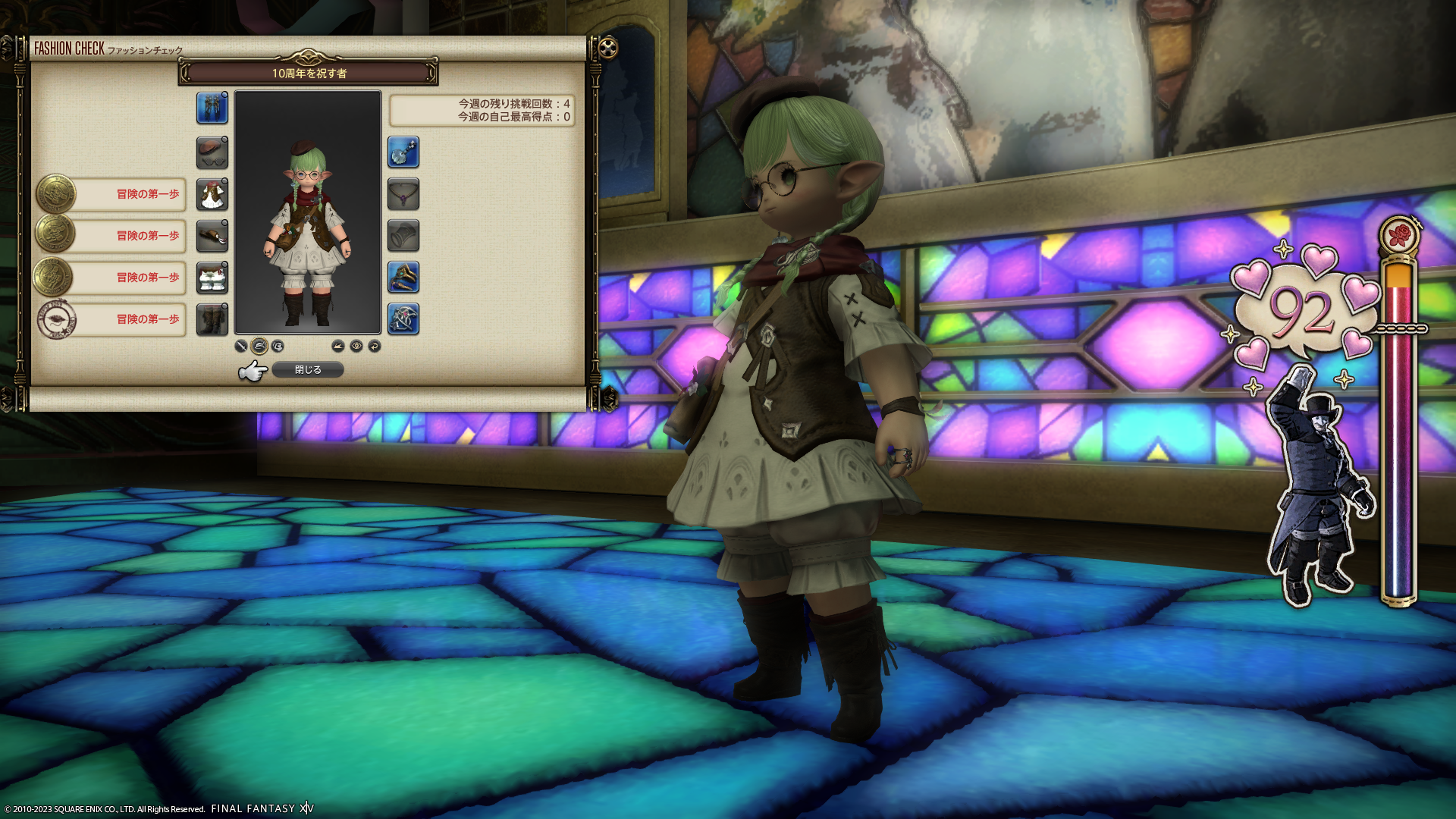Pick the white bloomers legs slot

click(212, 278)
